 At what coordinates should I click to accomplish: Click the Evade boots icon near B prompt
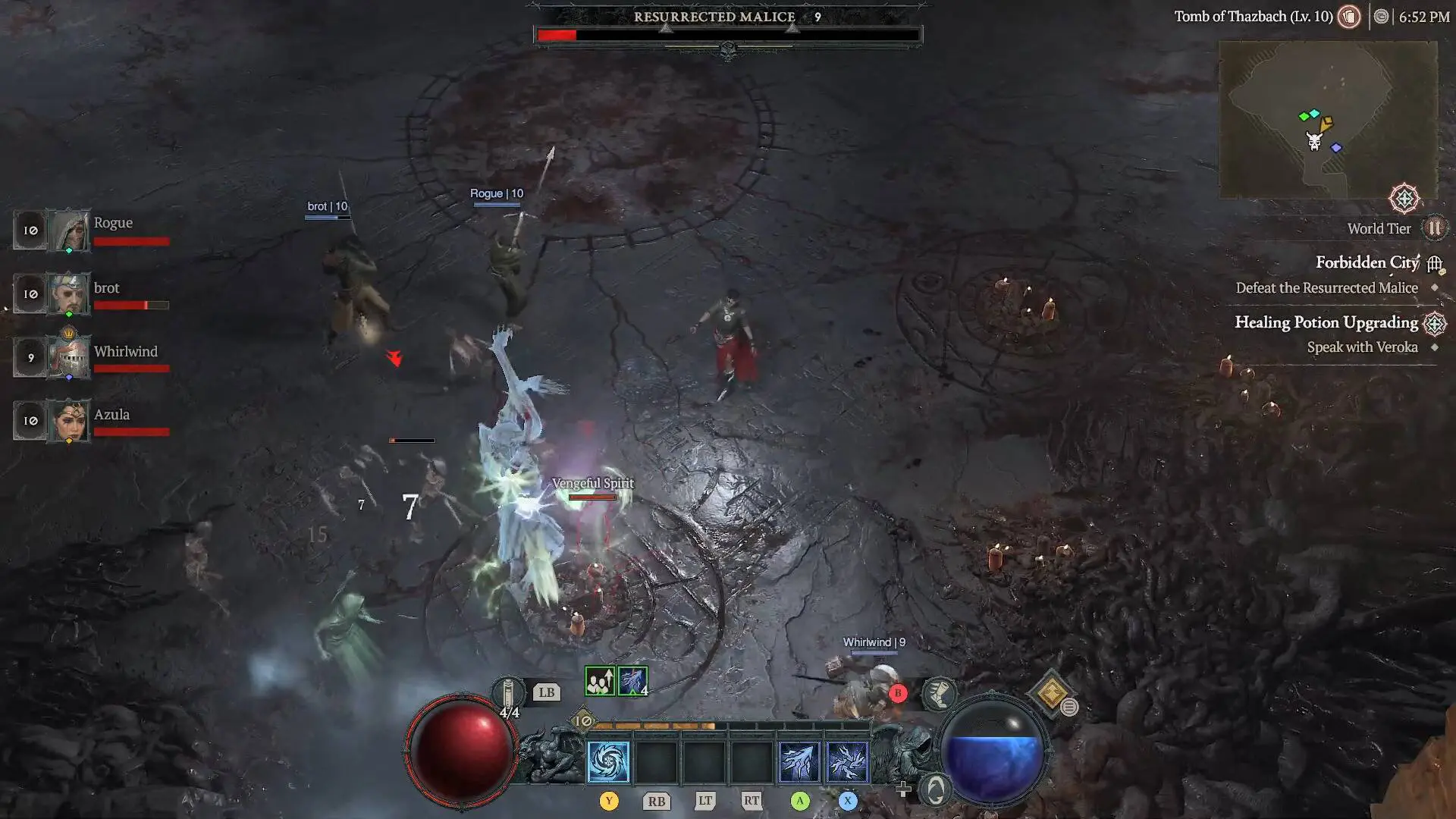coord(939,694)
